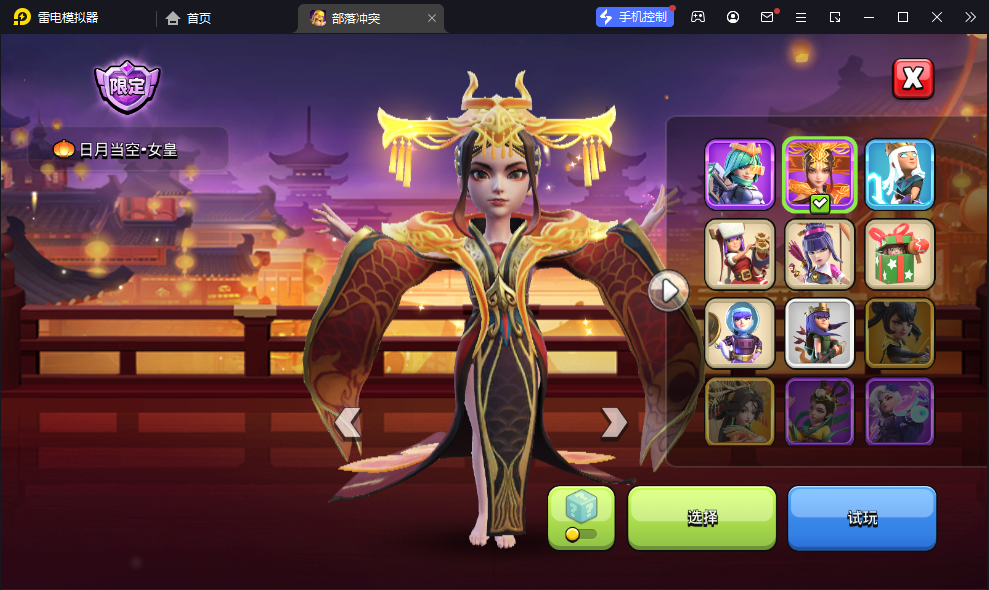Click the purple 限定 limited badge
Screen dimensions: 989x590
(127, 86)
